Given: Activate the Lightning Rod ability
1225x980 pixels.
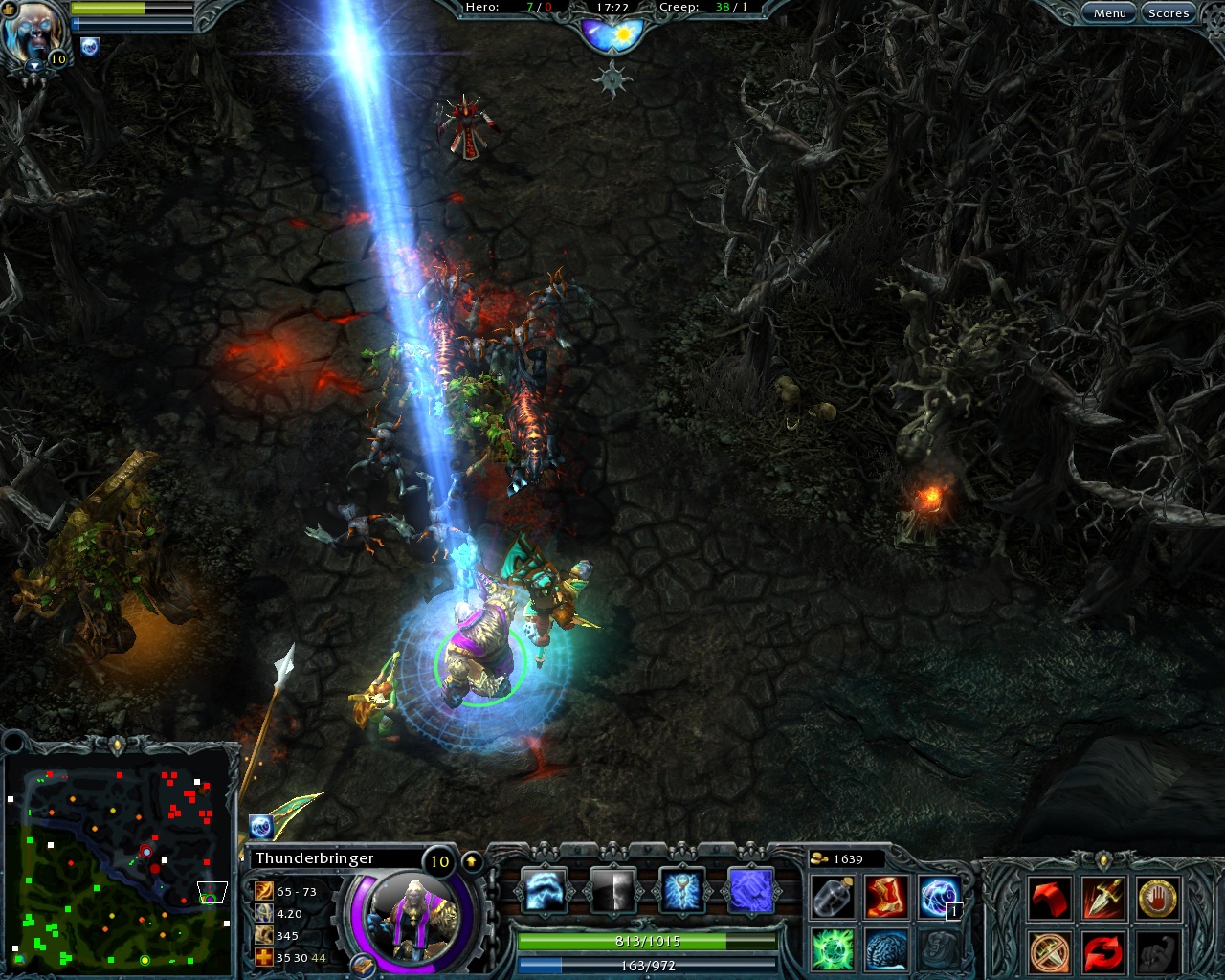Looking at the screenshot, I should [681, 890].
